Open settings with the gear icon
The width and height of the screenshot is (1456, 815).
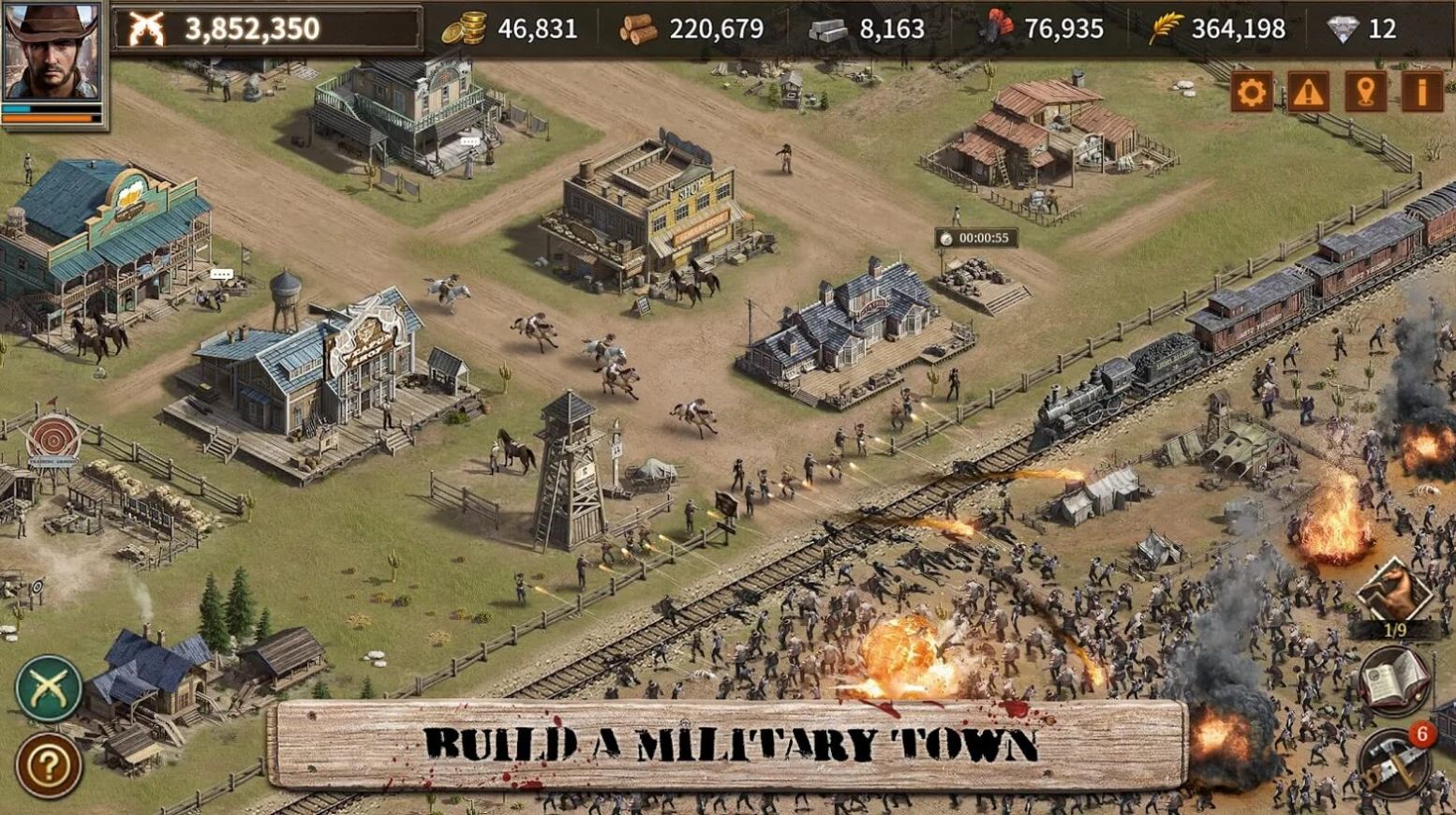(1252, 92)
